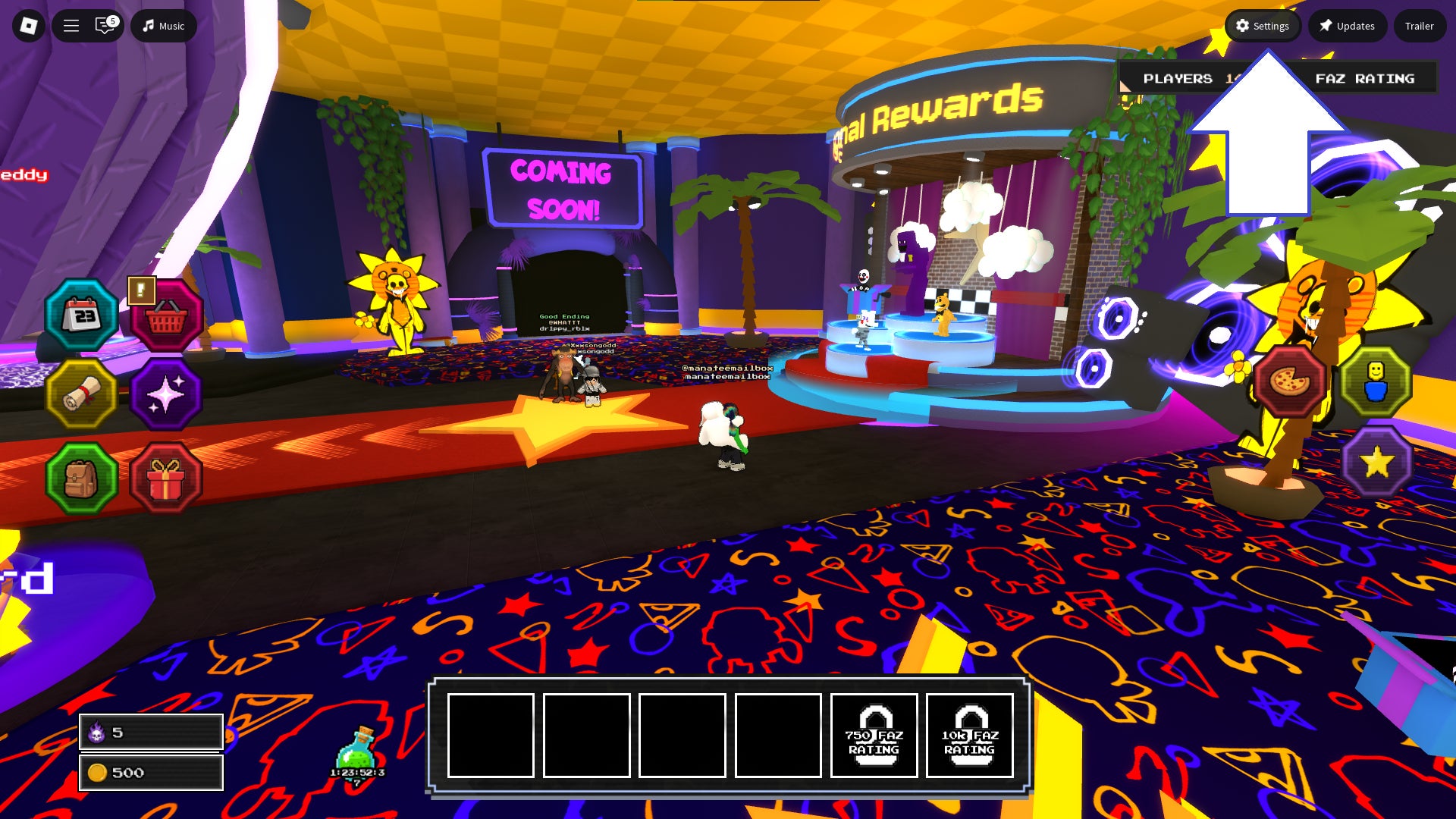Click the yellow star icon
1456x819 pixels.
(1376, 462)
